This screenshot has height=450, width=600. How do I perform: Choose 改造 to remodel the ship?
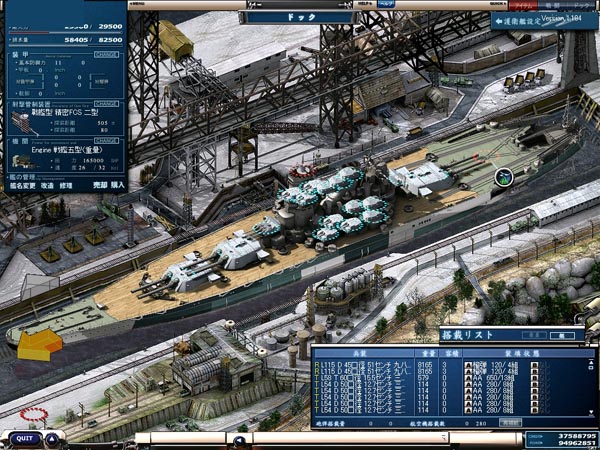pos(48,185)
